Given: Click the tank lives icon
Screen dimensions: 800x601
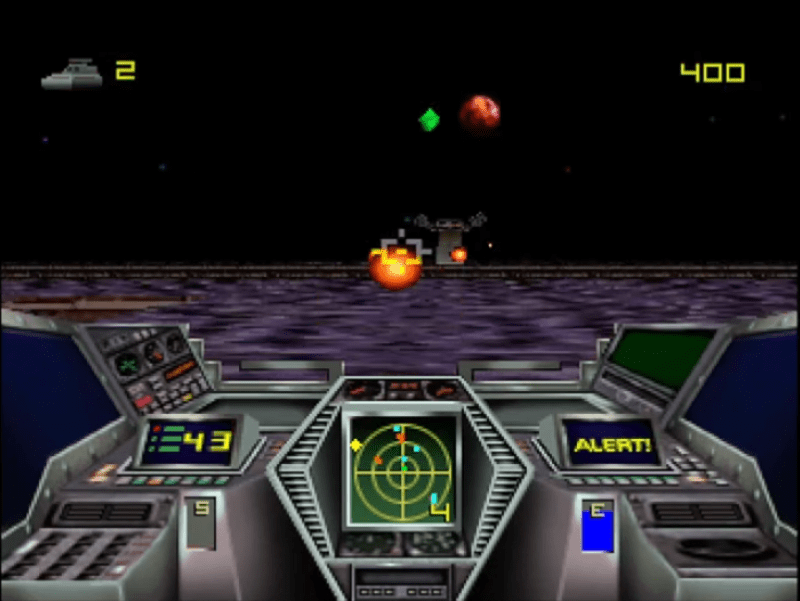Looking at the screenshot, I should [x=72, y=74].
